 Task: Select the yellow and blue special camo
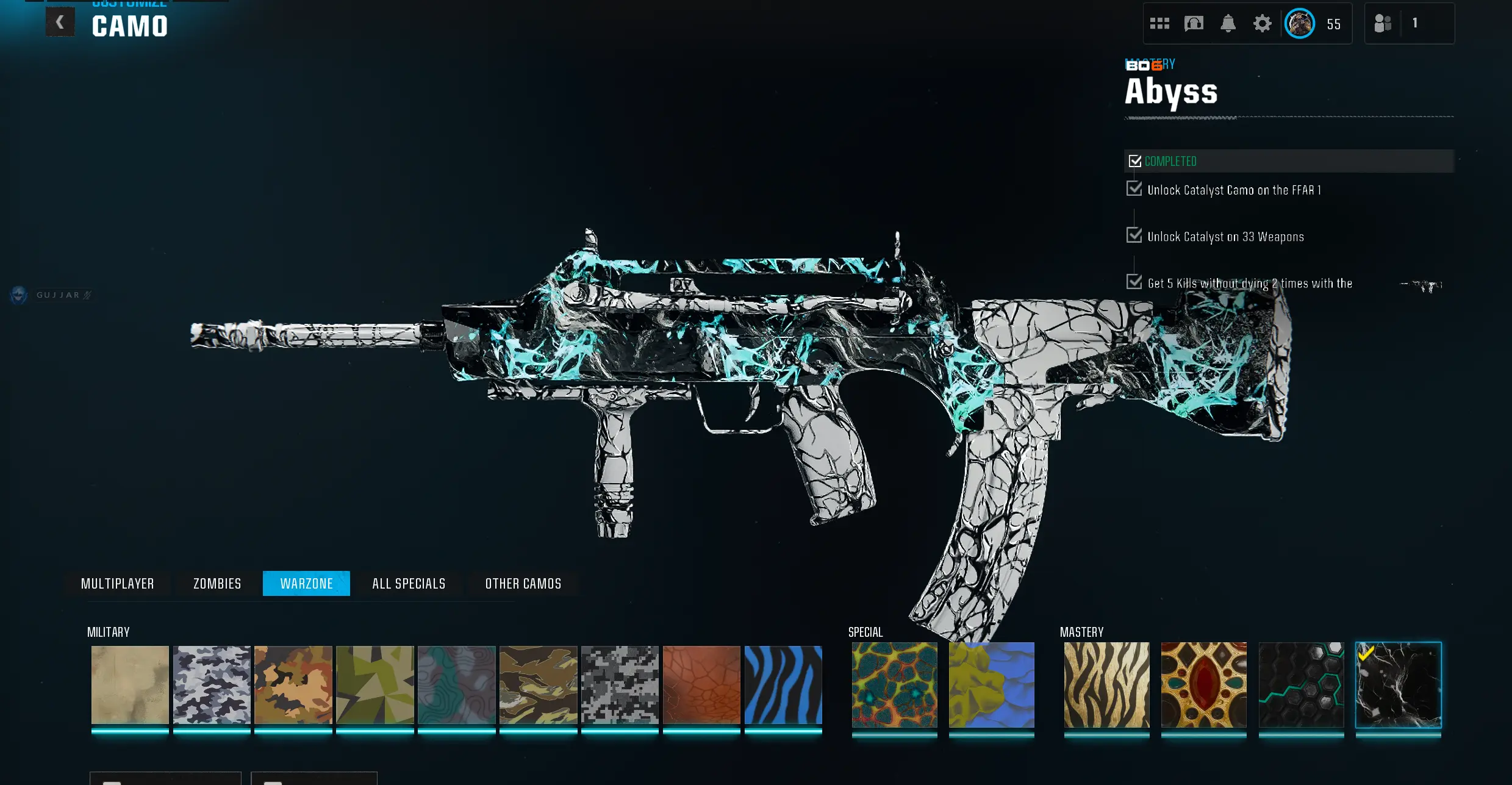point(991,685)
